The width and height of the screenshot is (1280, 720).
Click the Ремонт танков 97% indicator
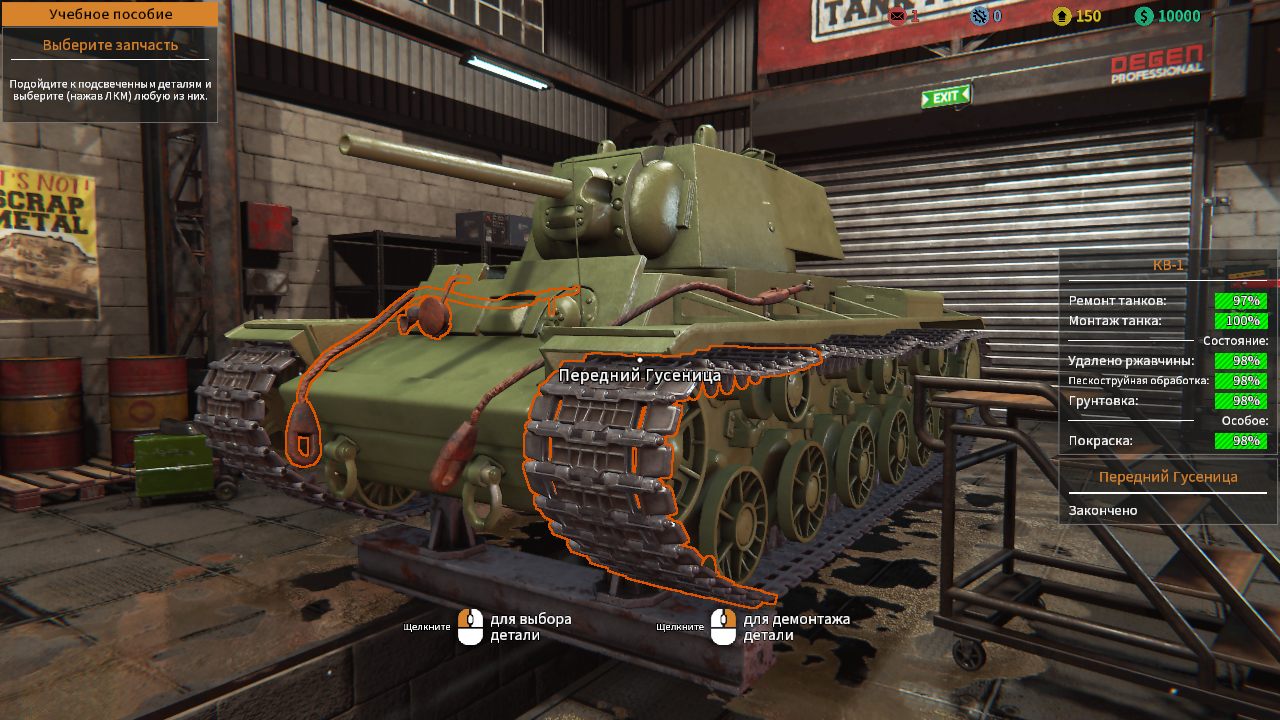1240,299
